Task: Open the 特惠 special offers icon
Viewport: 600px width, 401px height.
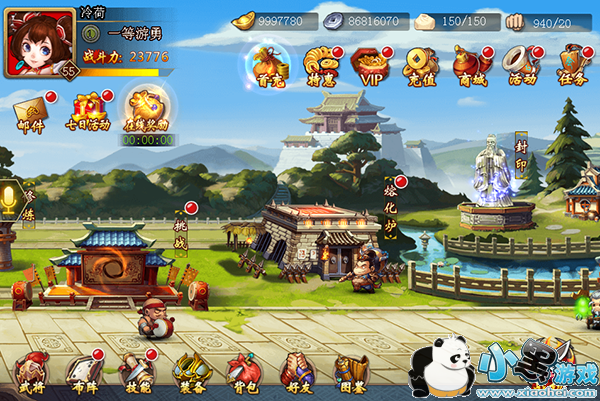Action: pyautogui.click(x=319, y=62)
